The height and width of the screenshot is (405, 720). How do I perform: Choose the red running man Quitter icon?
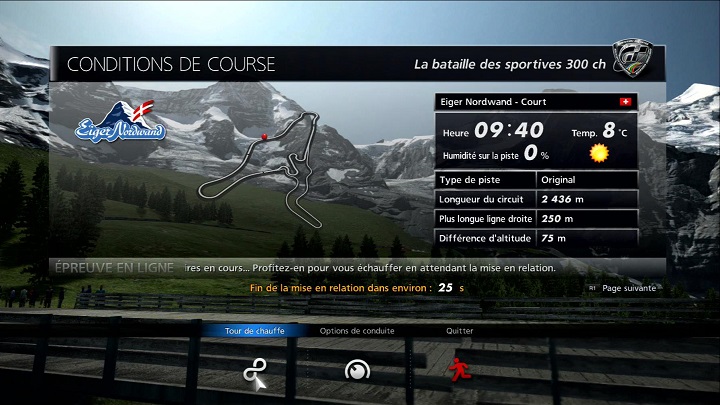pos(459,370)
